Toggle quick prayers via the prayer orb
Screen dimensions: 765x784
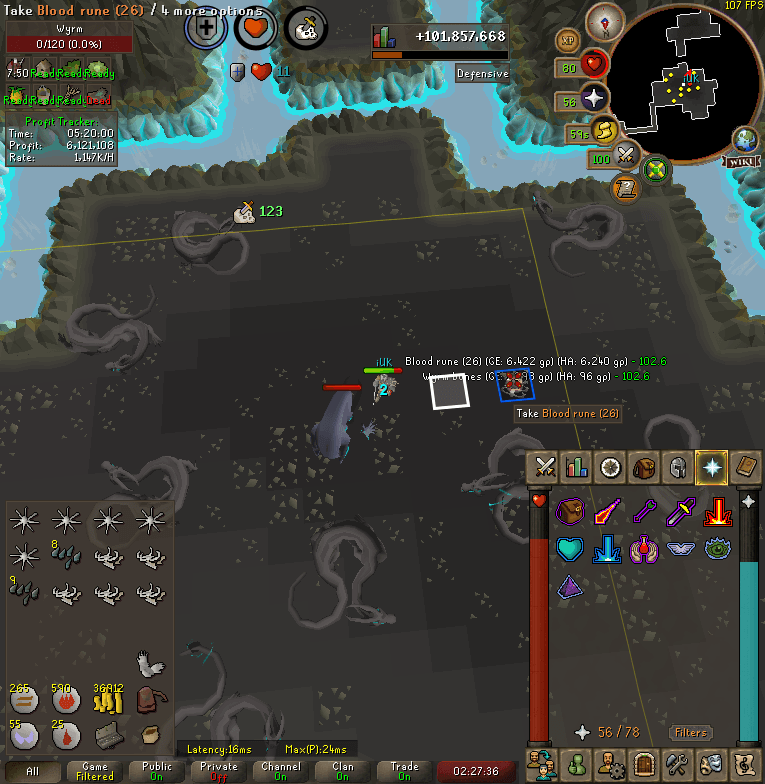[x=594, y=98]
